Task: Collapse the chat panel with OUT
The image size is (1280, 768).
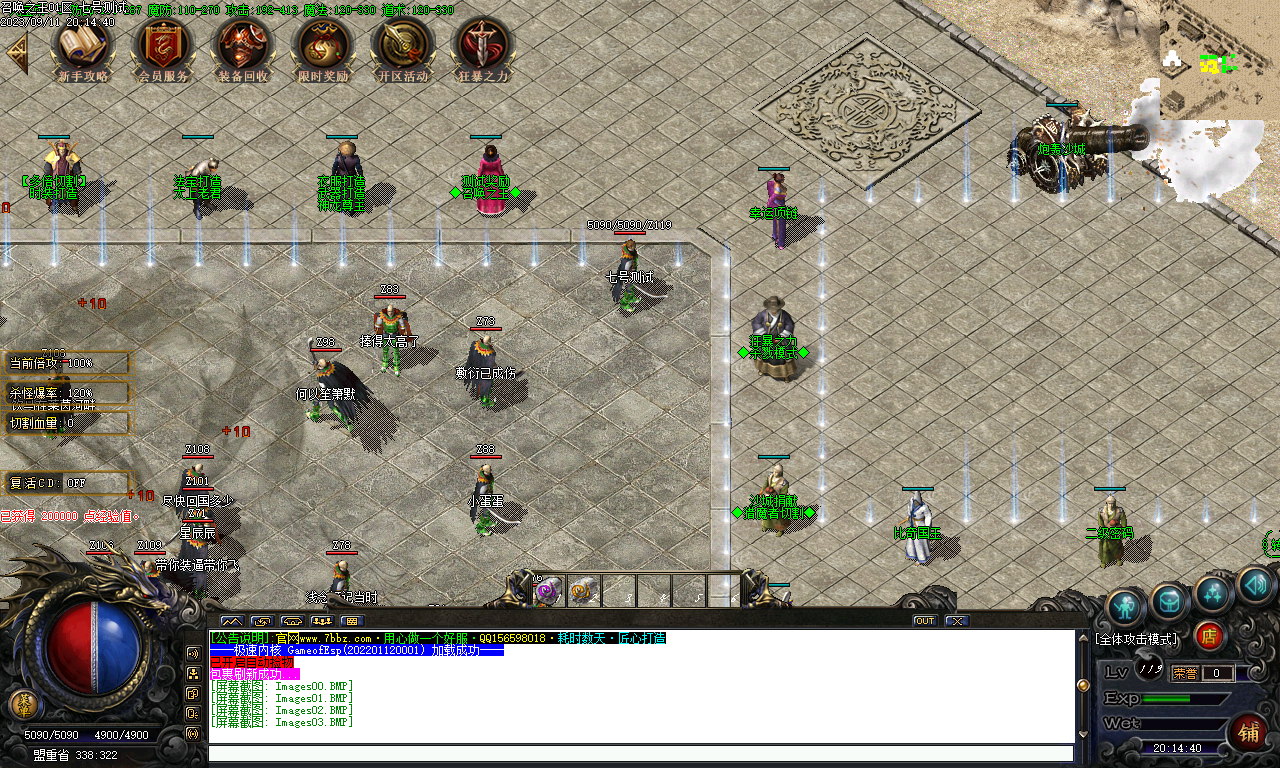Action: point(923,620)
